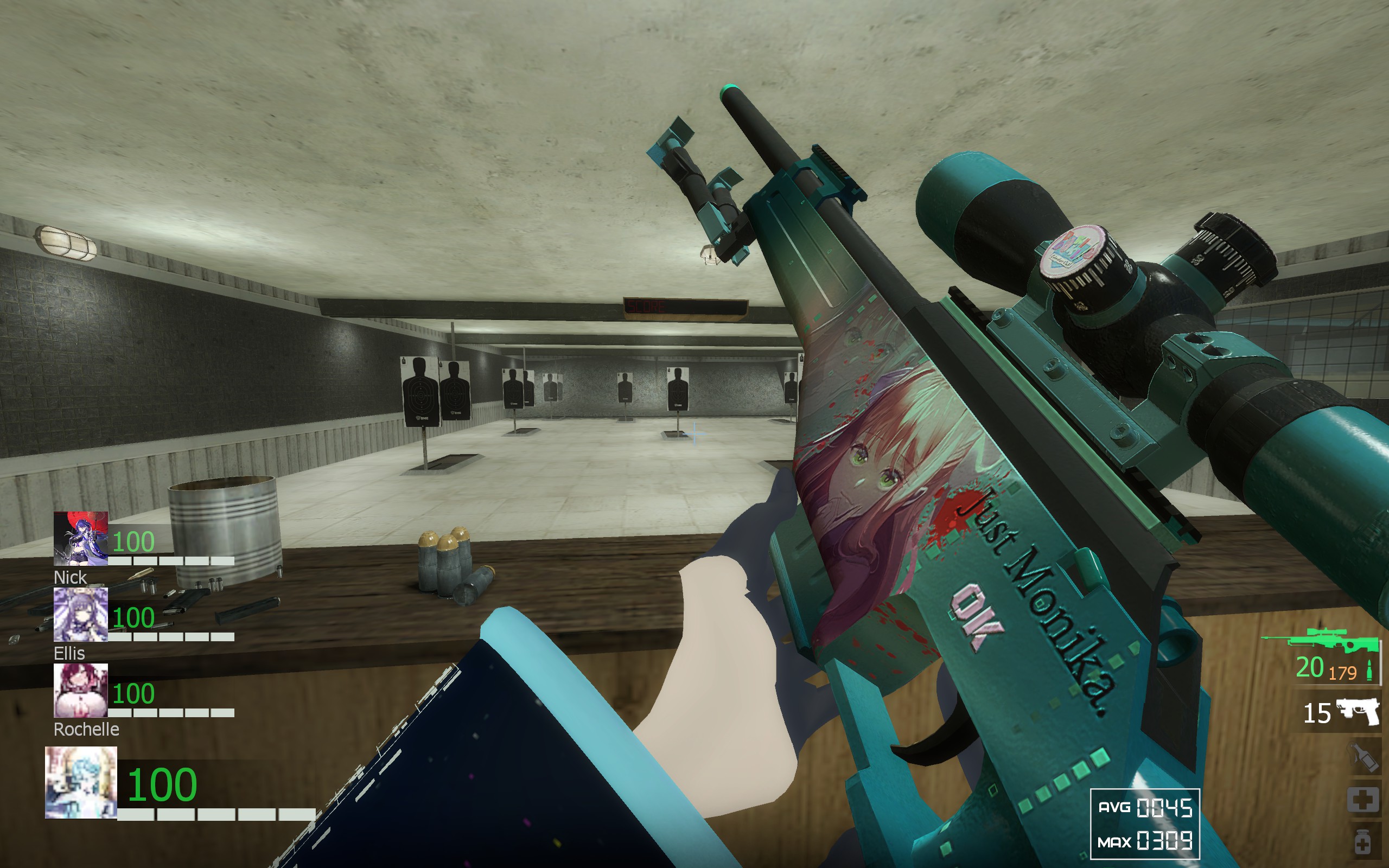Switch to the pistol weapon slot

(1358, 712)
